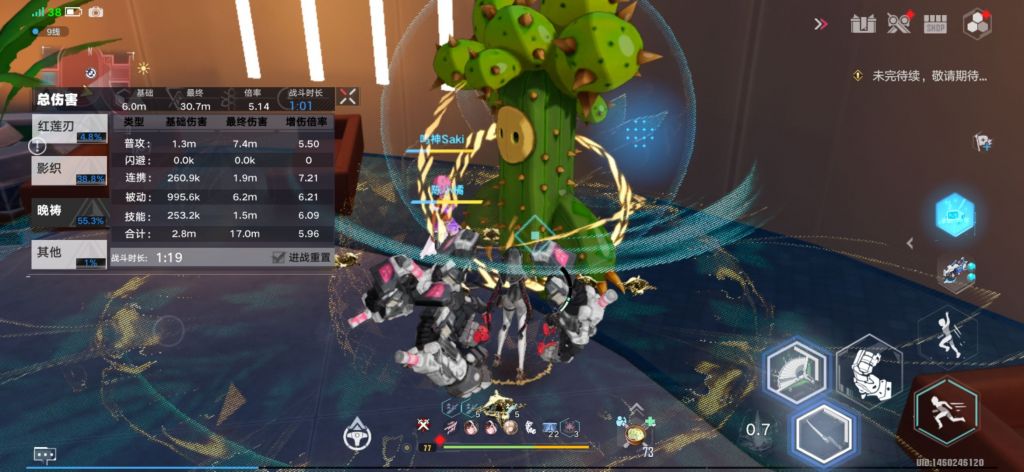Activate the glowing blue hexagon skill
Viewport: 1024px width, 472px height.
tap(955, 214)
